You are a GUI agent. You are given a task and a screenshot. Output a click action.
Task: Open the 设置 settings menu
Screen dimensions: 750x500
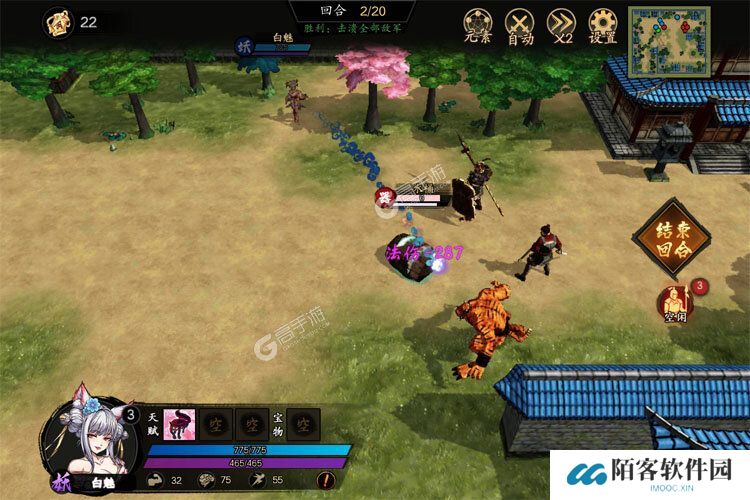point(603,25)
